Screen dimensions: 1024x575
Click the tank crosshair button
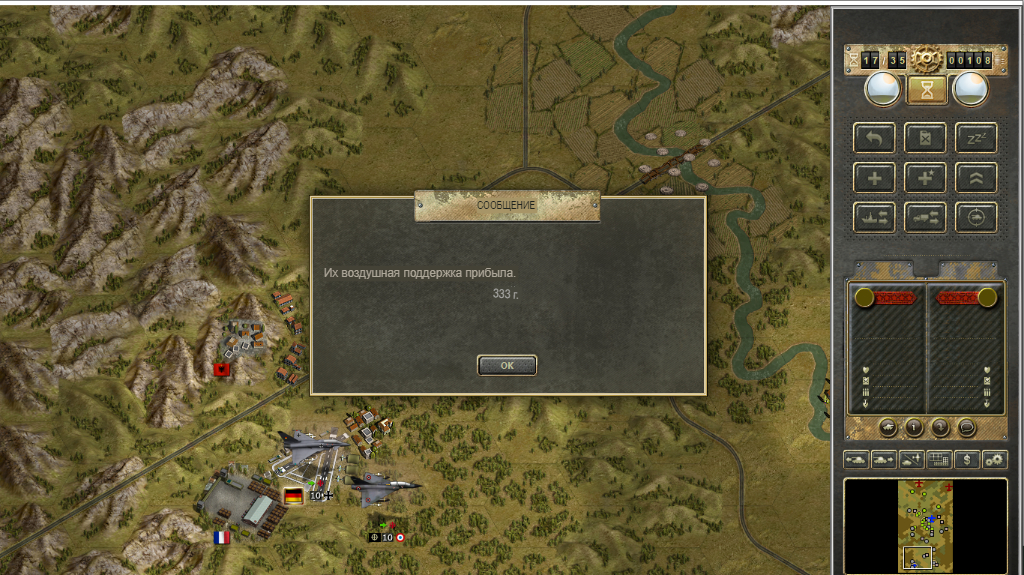(976, 216)
